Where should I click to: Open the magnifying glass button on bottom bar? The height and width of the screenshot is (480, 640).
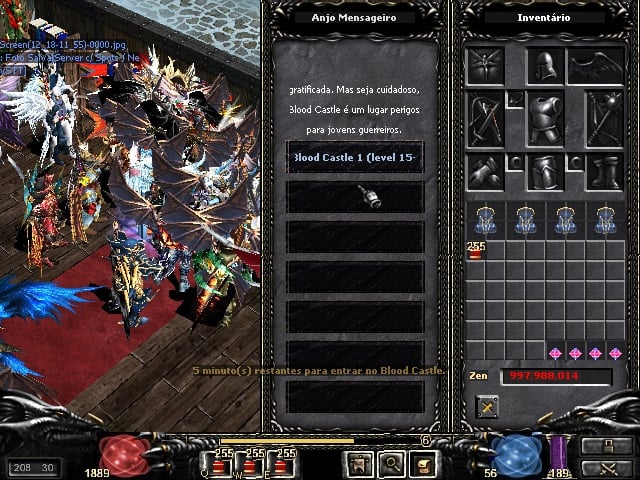tap(390, 463)
